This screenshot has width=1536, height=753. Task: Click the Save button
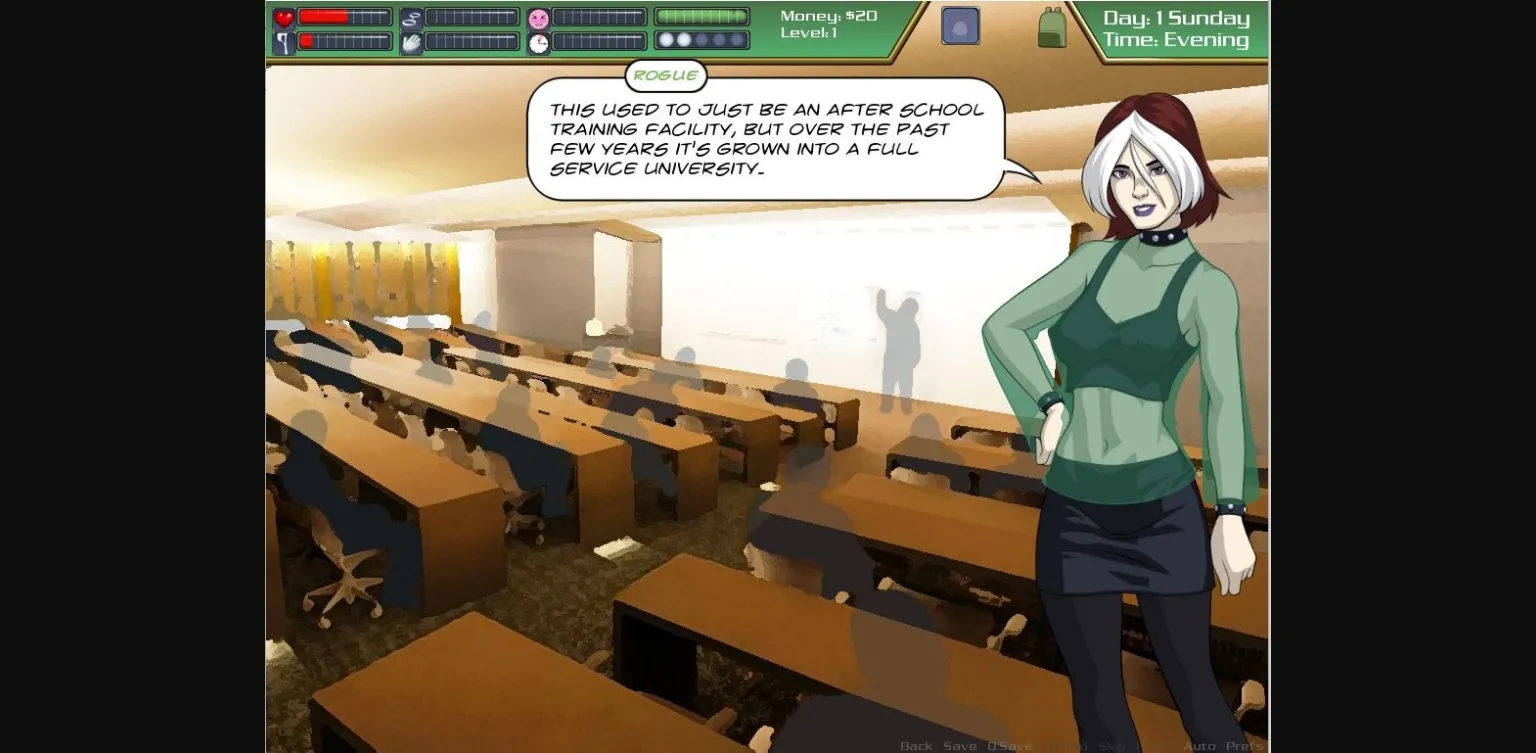961,745
